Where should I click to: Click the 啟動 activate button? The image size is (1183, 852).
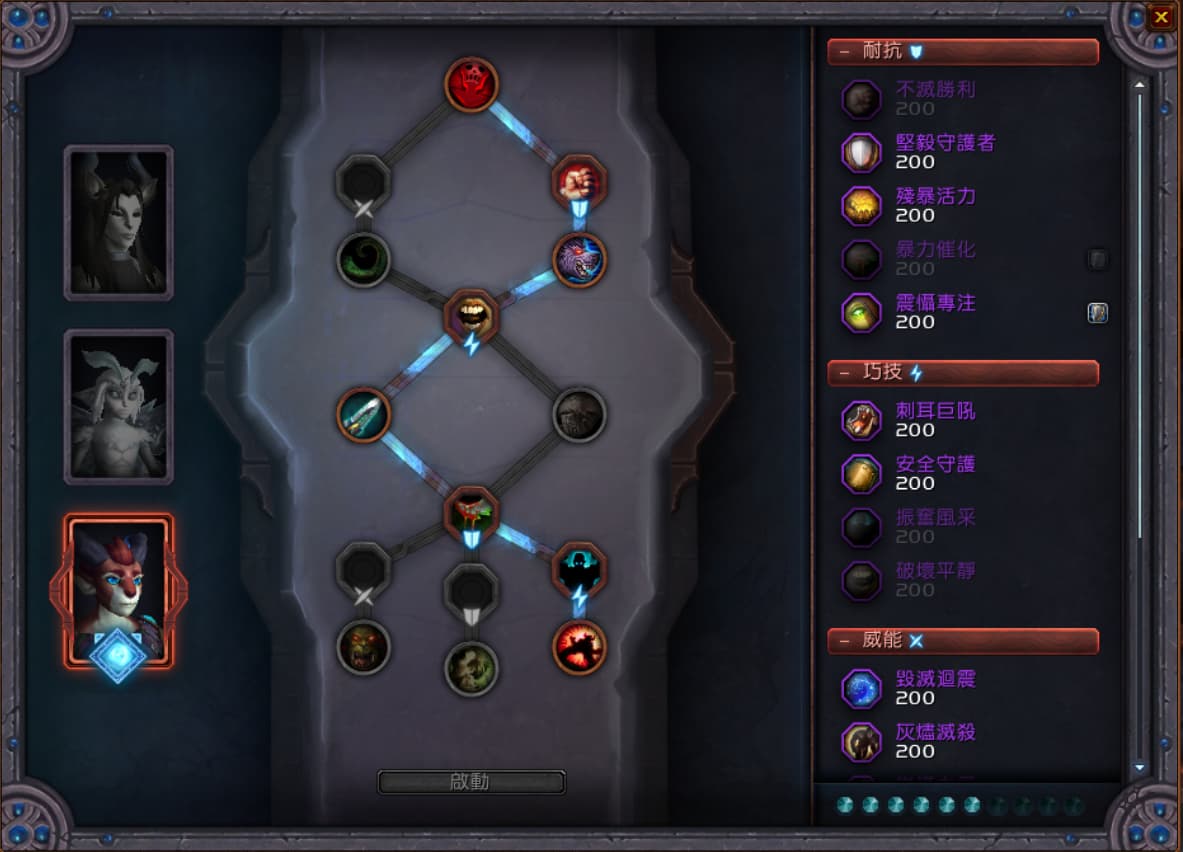tap(471, 782)
